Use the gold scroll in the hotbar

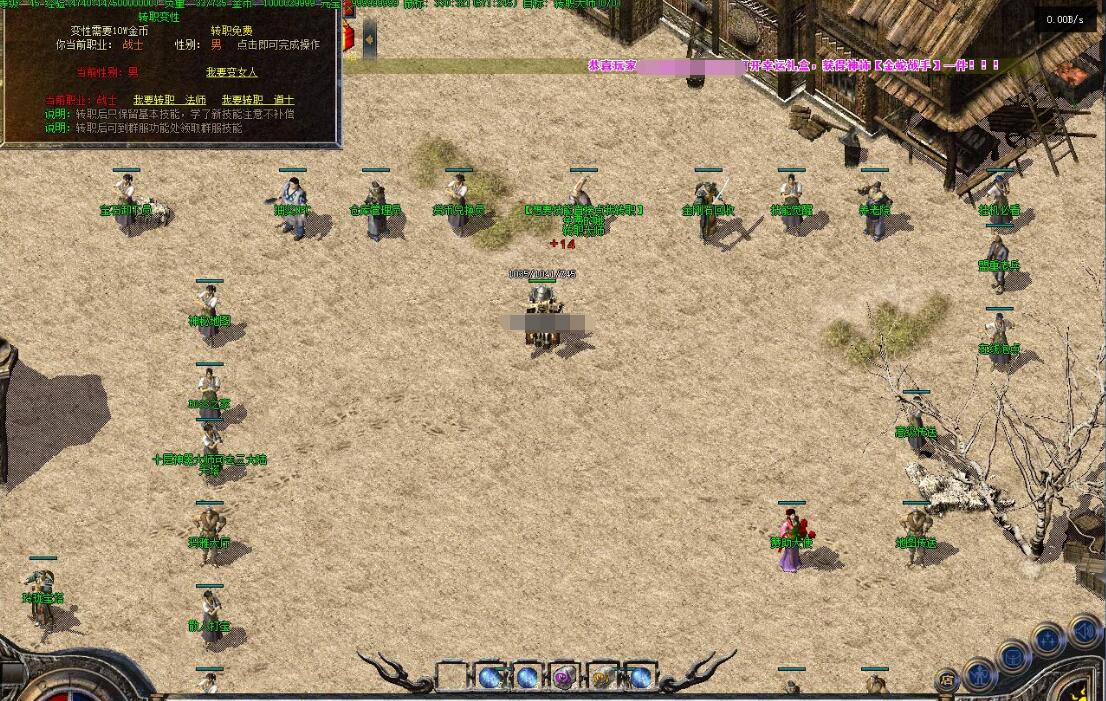pos(602,677)
